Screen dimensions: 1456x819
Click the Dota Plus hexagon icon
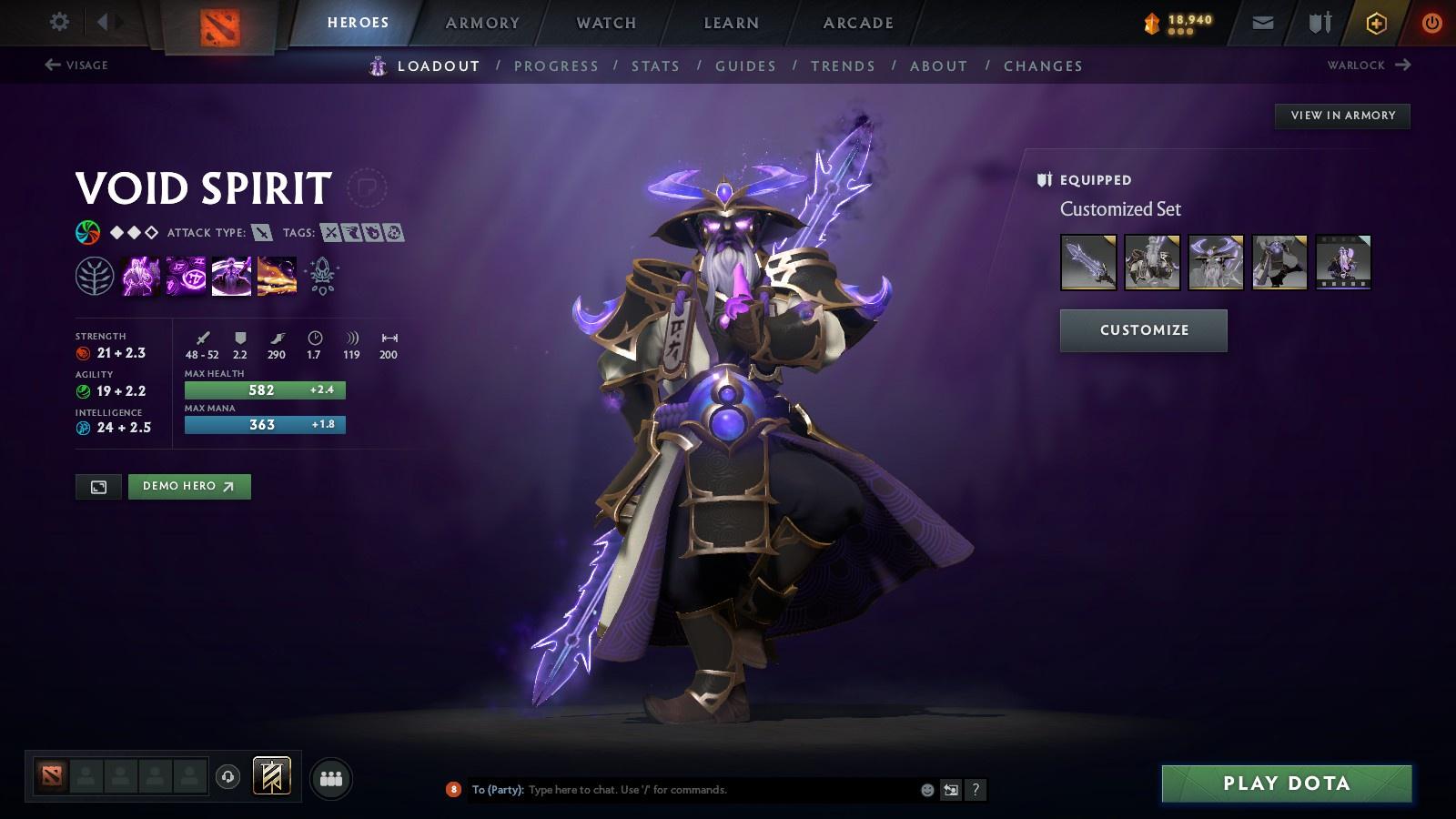pos(1377,21)
